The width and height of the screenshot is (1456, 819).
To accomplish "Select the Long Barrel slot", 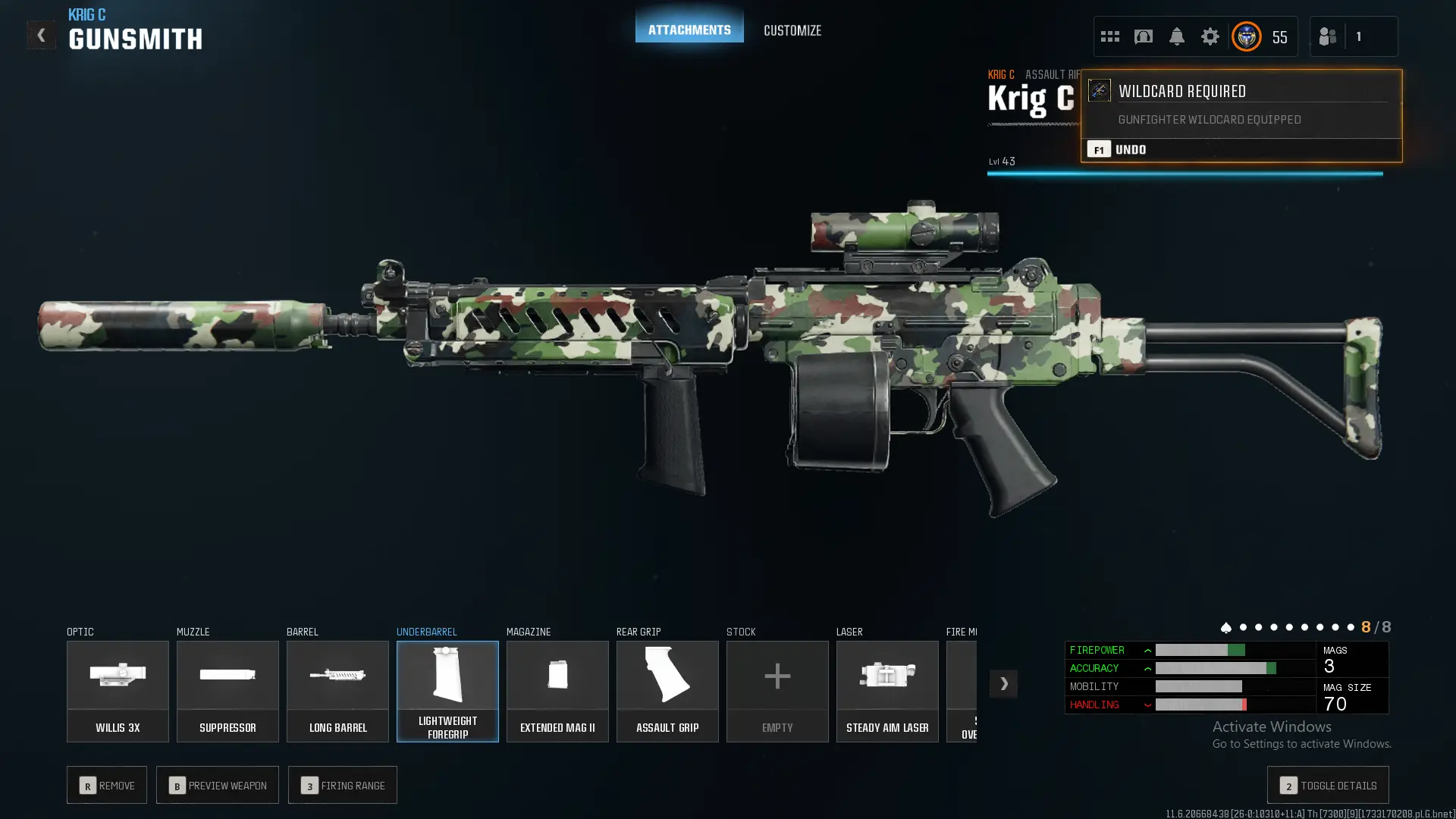I will [x=337, y=691].
